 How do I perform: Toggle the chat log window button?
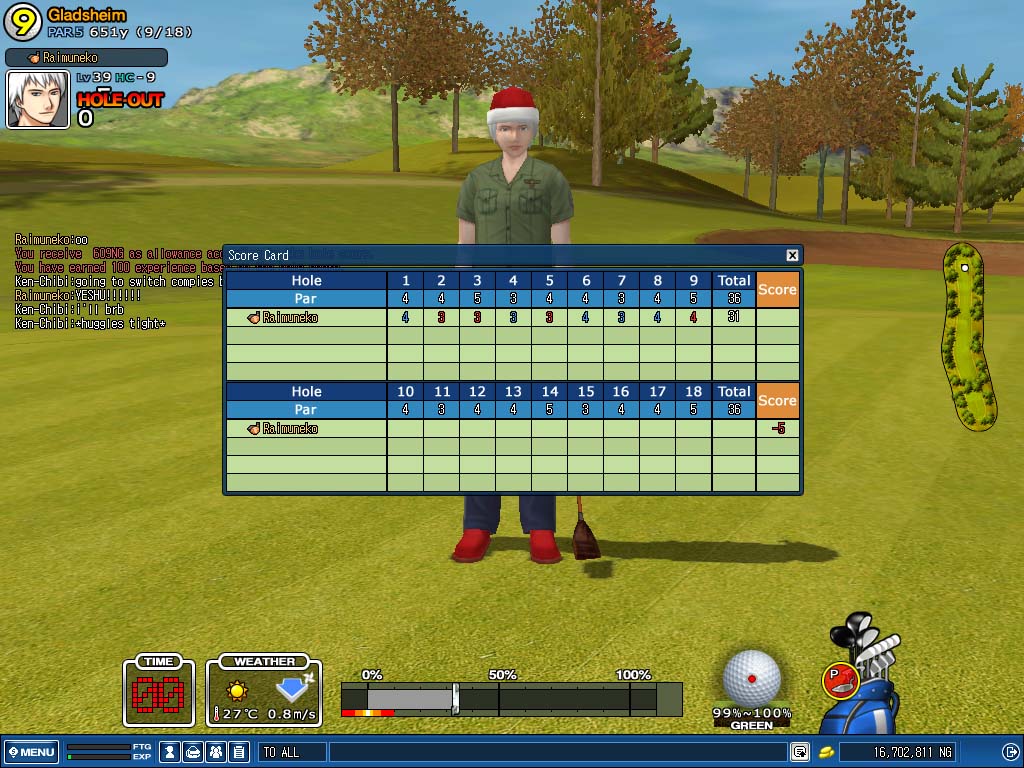point(800,752)
